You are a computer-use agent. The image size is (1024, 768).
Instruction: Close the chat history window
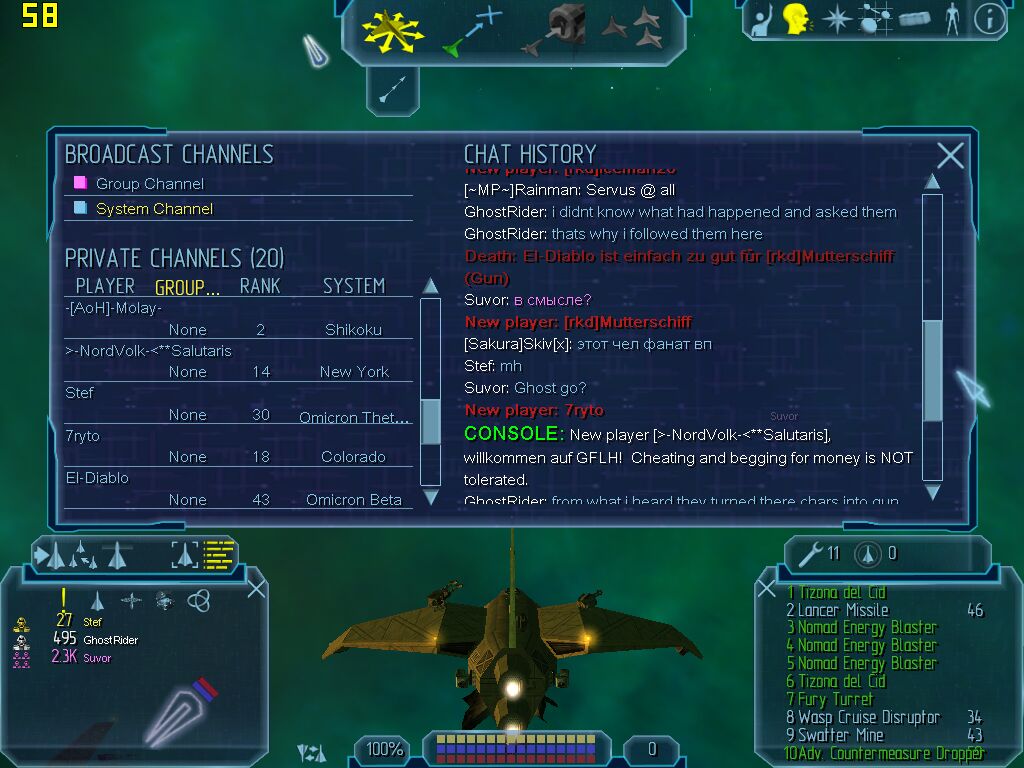click(x=950, y=155)
